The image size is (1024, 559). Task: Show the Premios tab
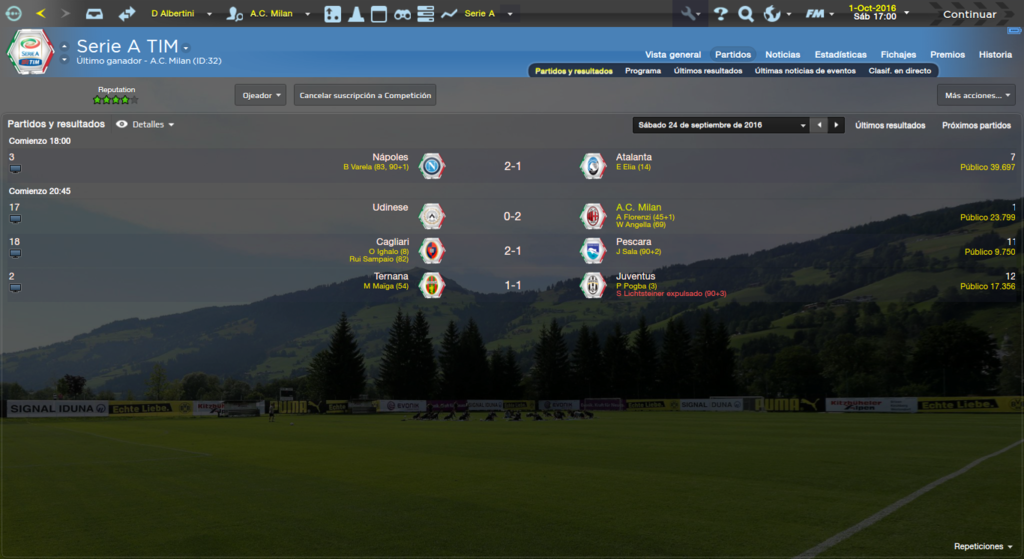click(947, 54)
